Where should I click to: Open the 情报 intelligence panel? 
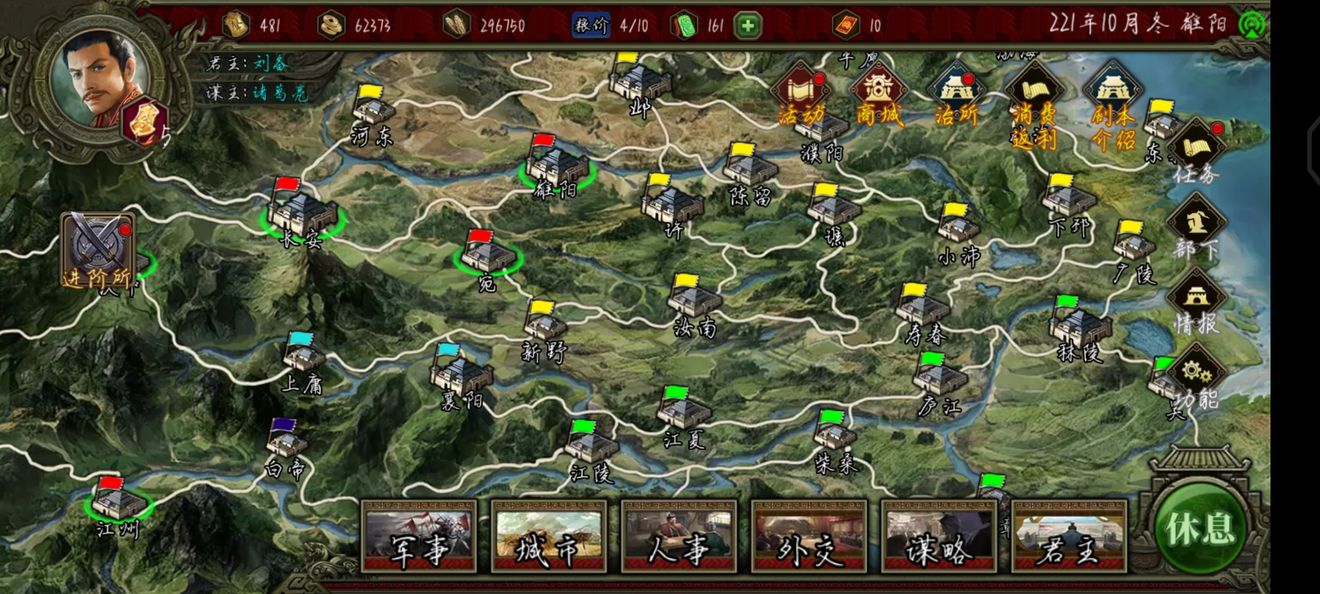[1196, 300]
